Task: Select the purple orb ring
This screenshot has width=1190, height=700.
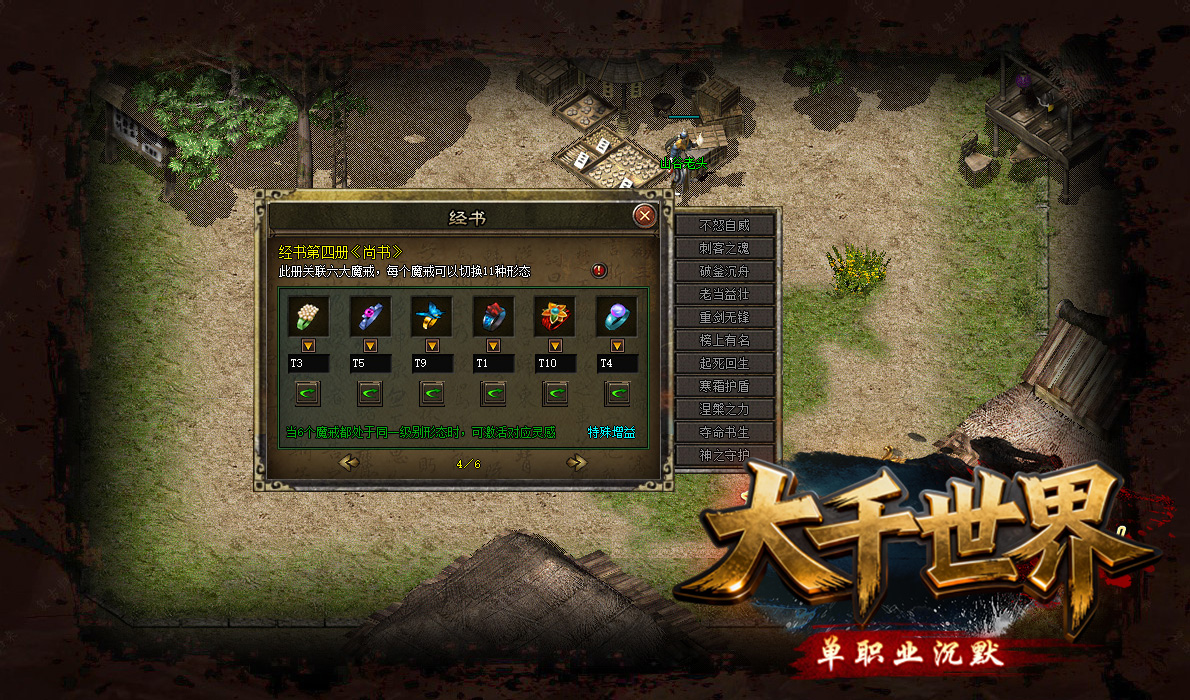Action: 617,316
